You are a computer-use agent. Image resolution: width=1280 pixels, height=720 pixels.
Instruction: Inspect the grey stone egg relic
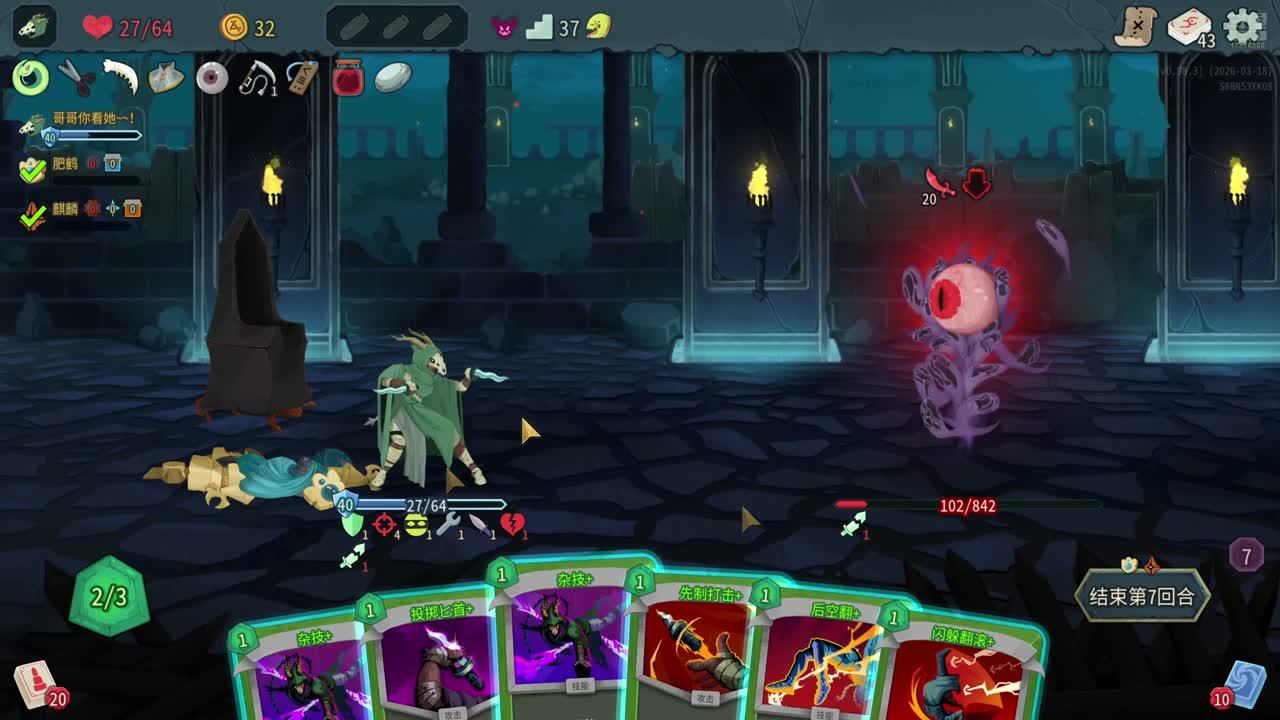[393, 78]
